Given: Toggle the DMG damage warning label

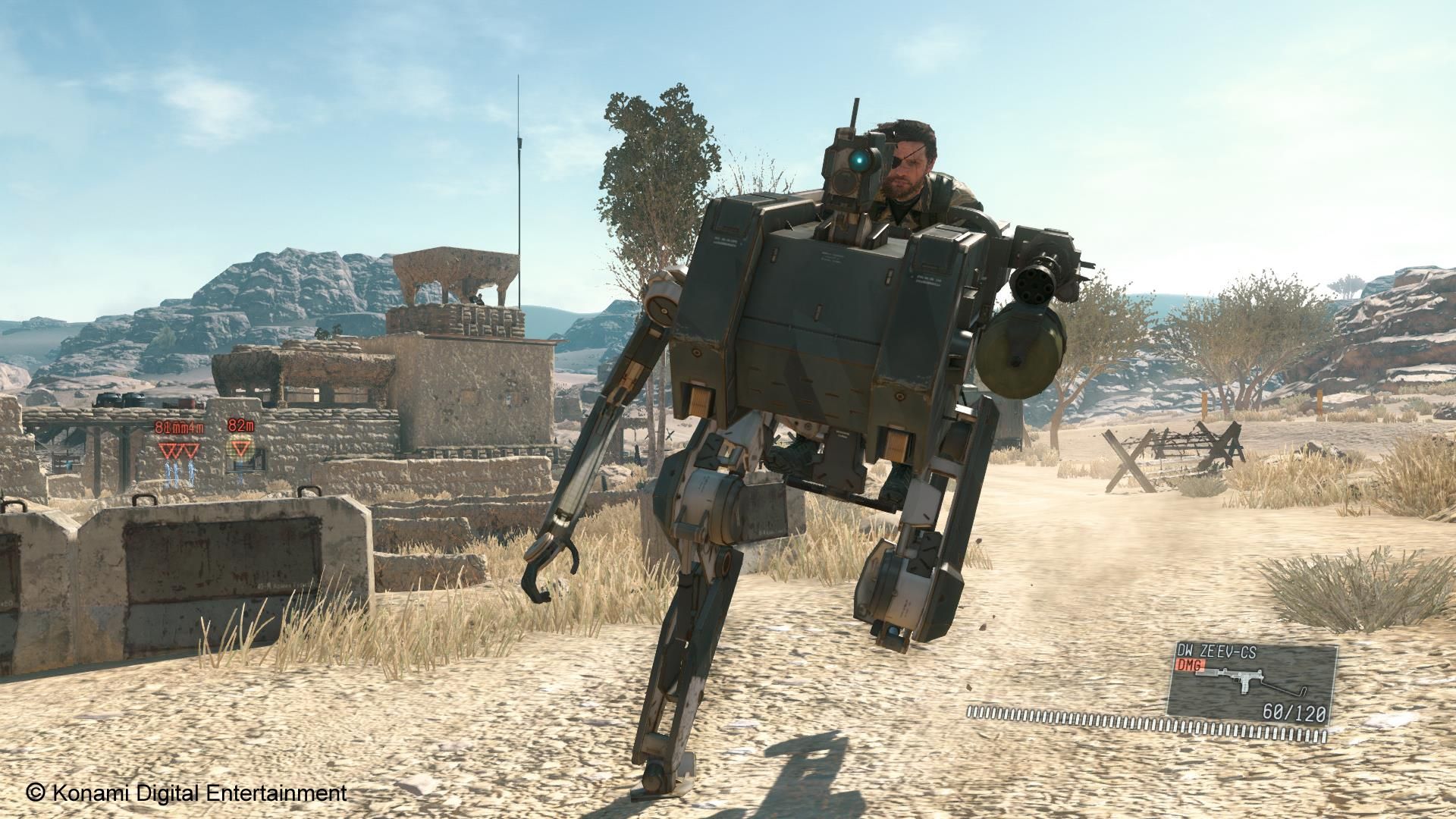Looking at the screenshot, I should pos(1191,665).
